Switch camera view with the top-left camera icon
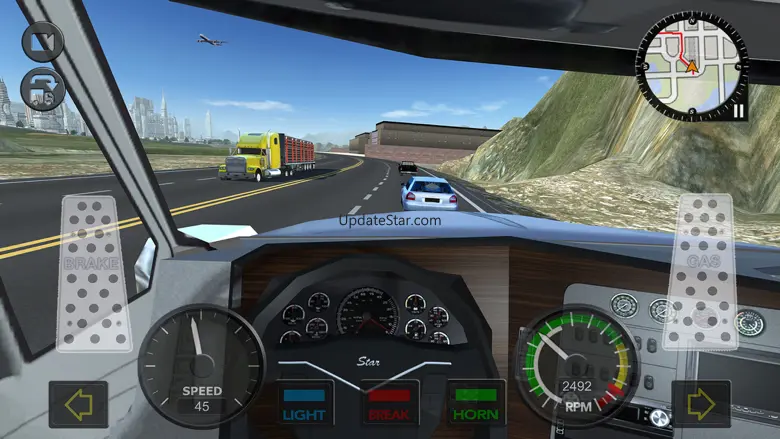Image resolution: width=780 pixels, height=439 pixels. point(42,41)
